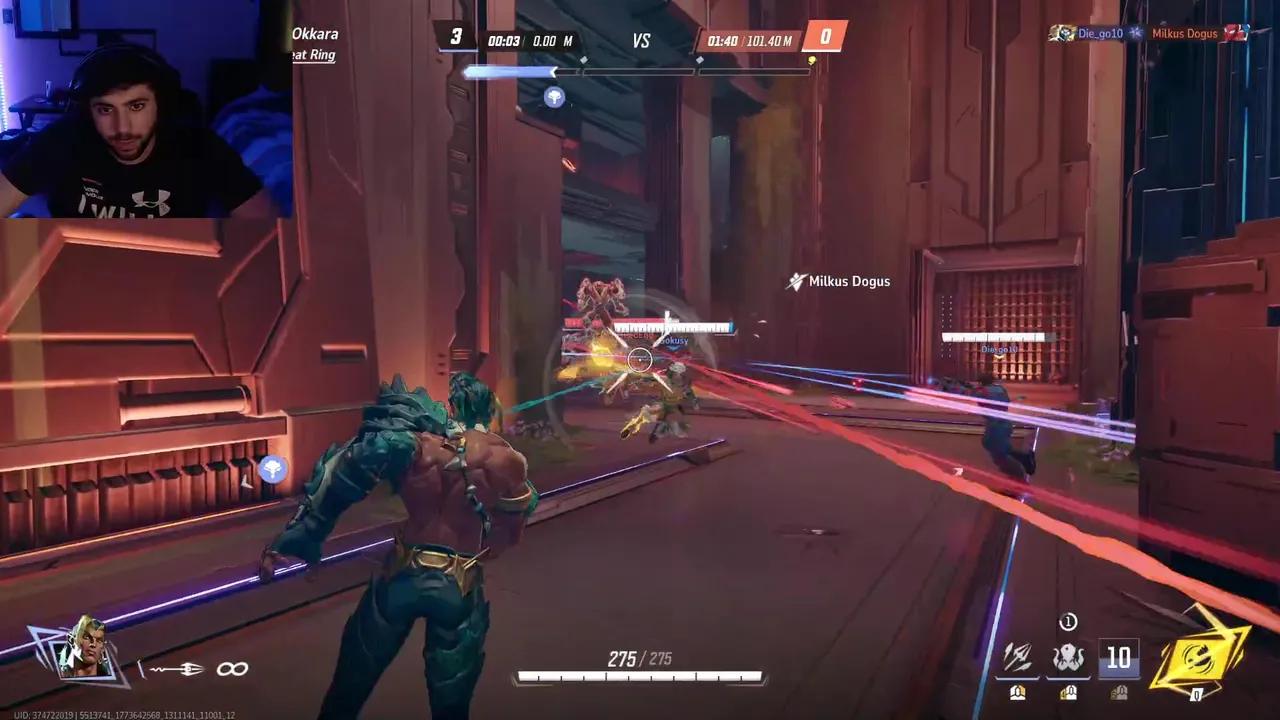Image resolution: width=1280 pixels, height=720 pixels.
Task: Trigger the trident throw ability icon
Action: [x=1020, y=658]
